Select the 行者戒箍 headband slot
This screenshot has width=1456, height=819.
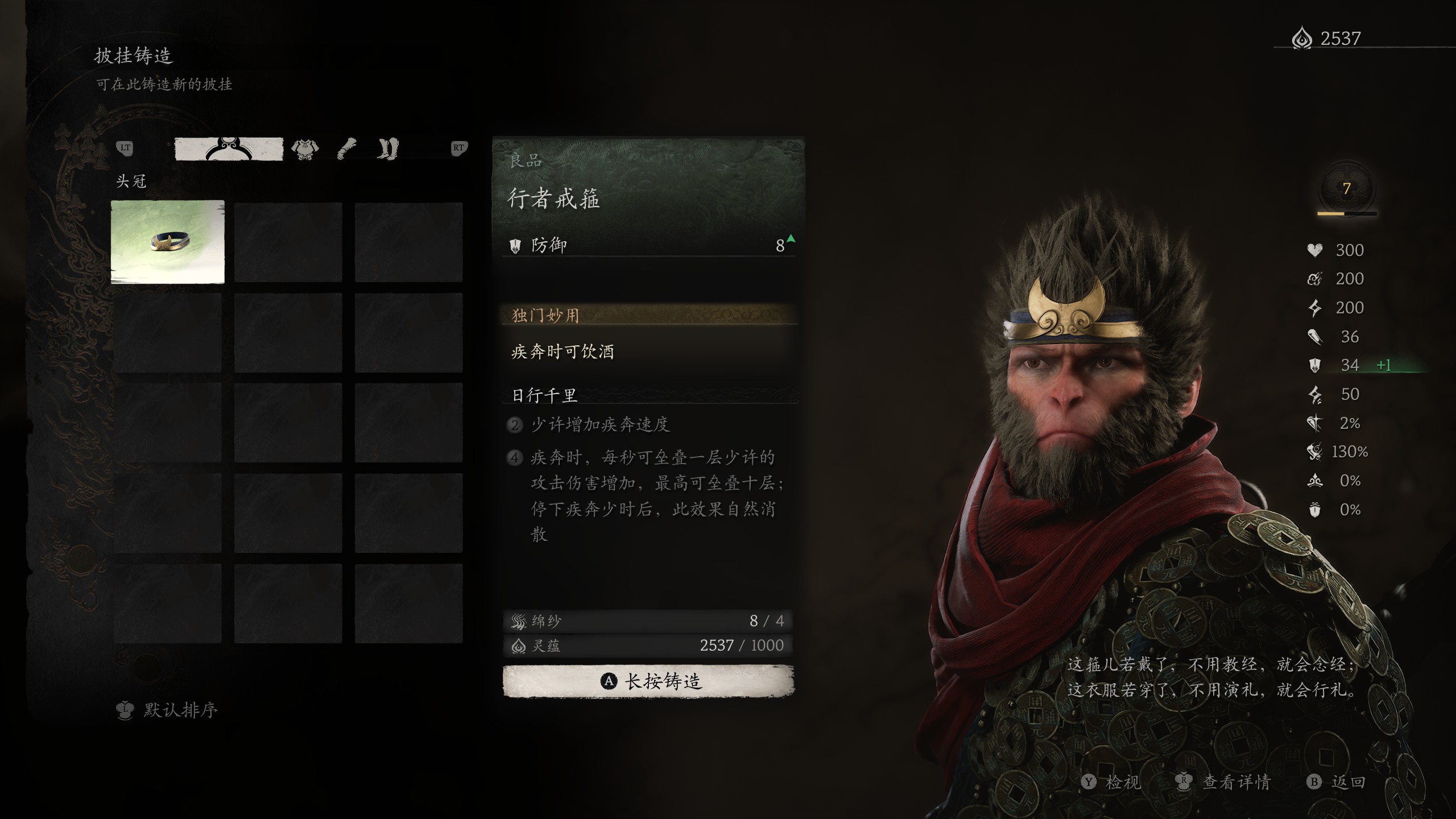pyautogui.click(x=168, y=242)
